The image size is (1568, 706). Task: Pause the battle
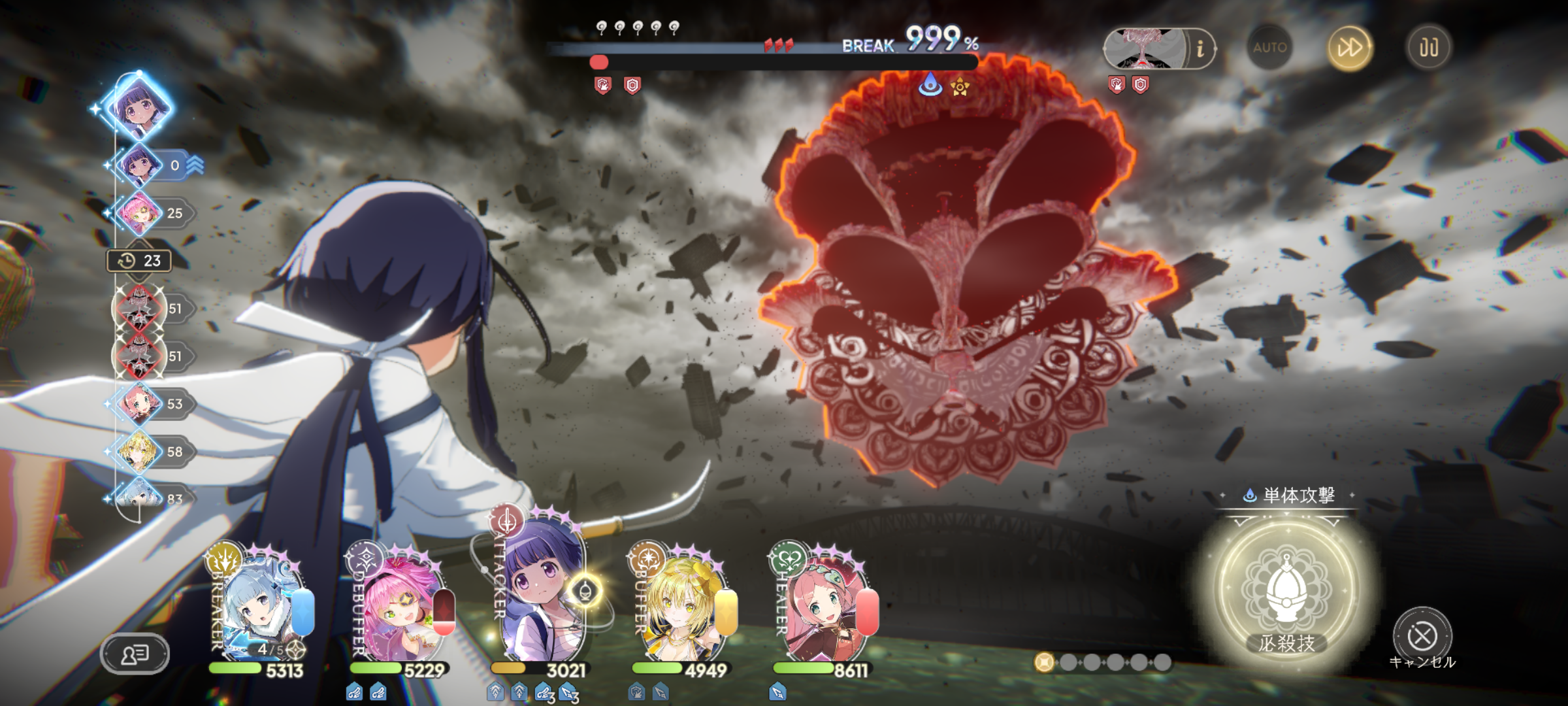(1429, 48)
